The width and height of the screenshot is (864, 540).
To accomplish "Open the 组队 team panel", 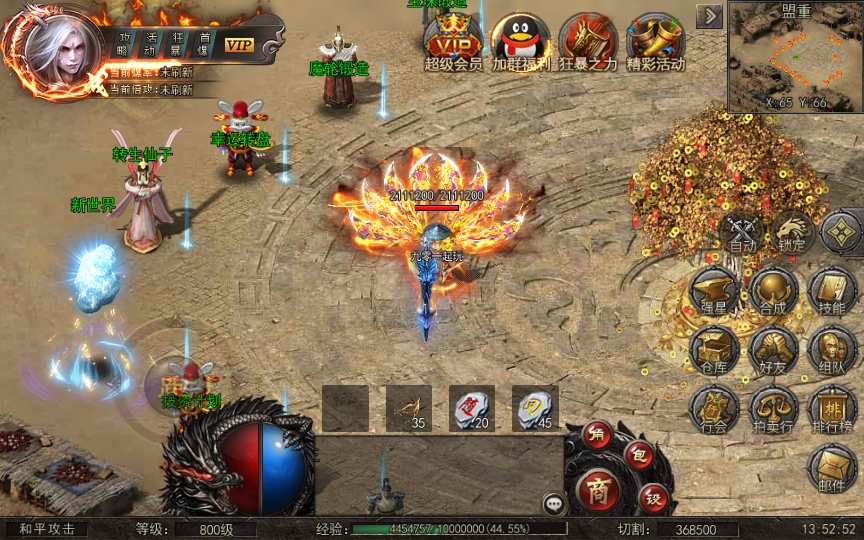I will pos(832,348).
